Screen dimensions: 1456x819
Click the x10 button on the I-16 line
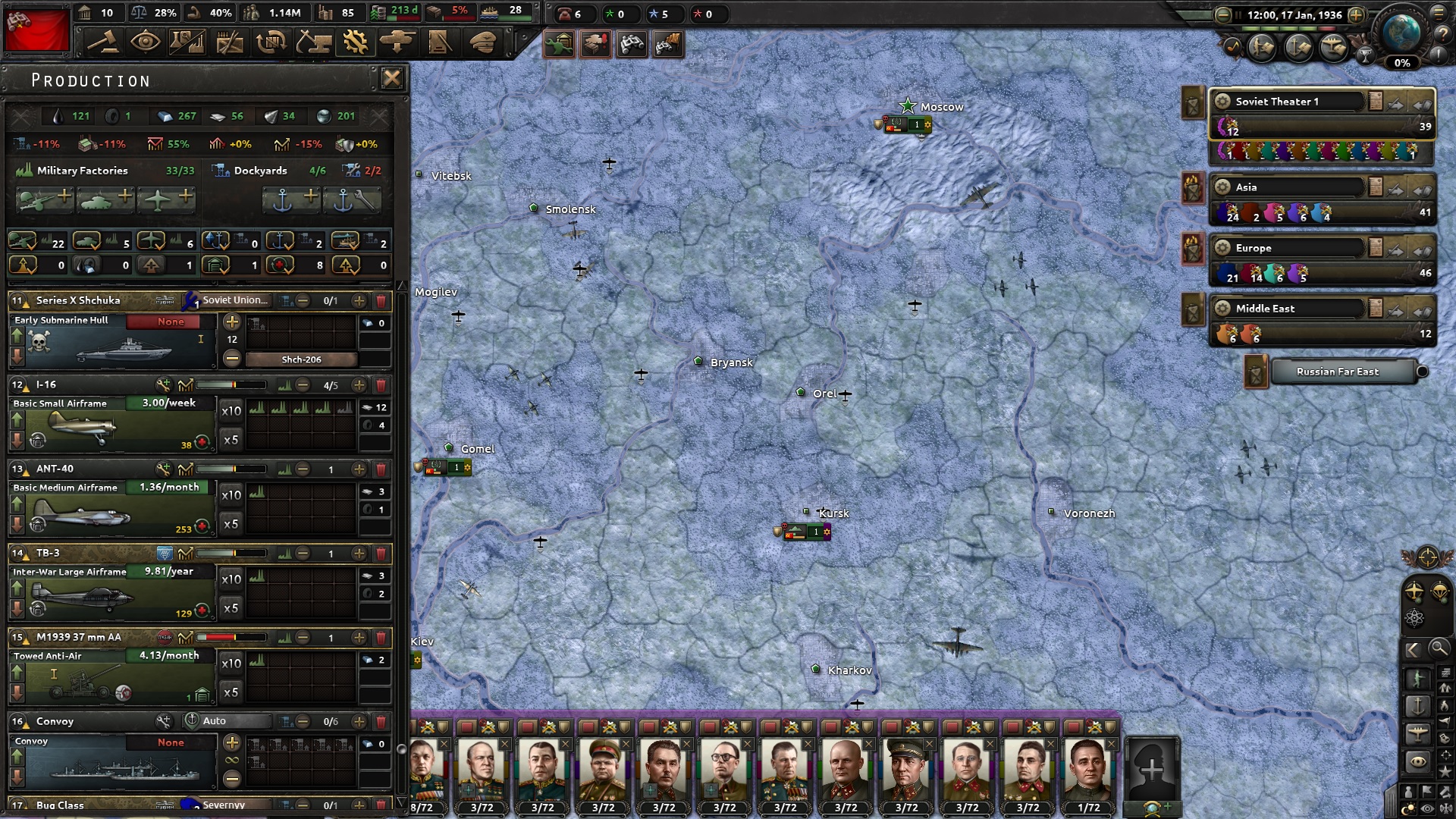(x=231, y=410)
